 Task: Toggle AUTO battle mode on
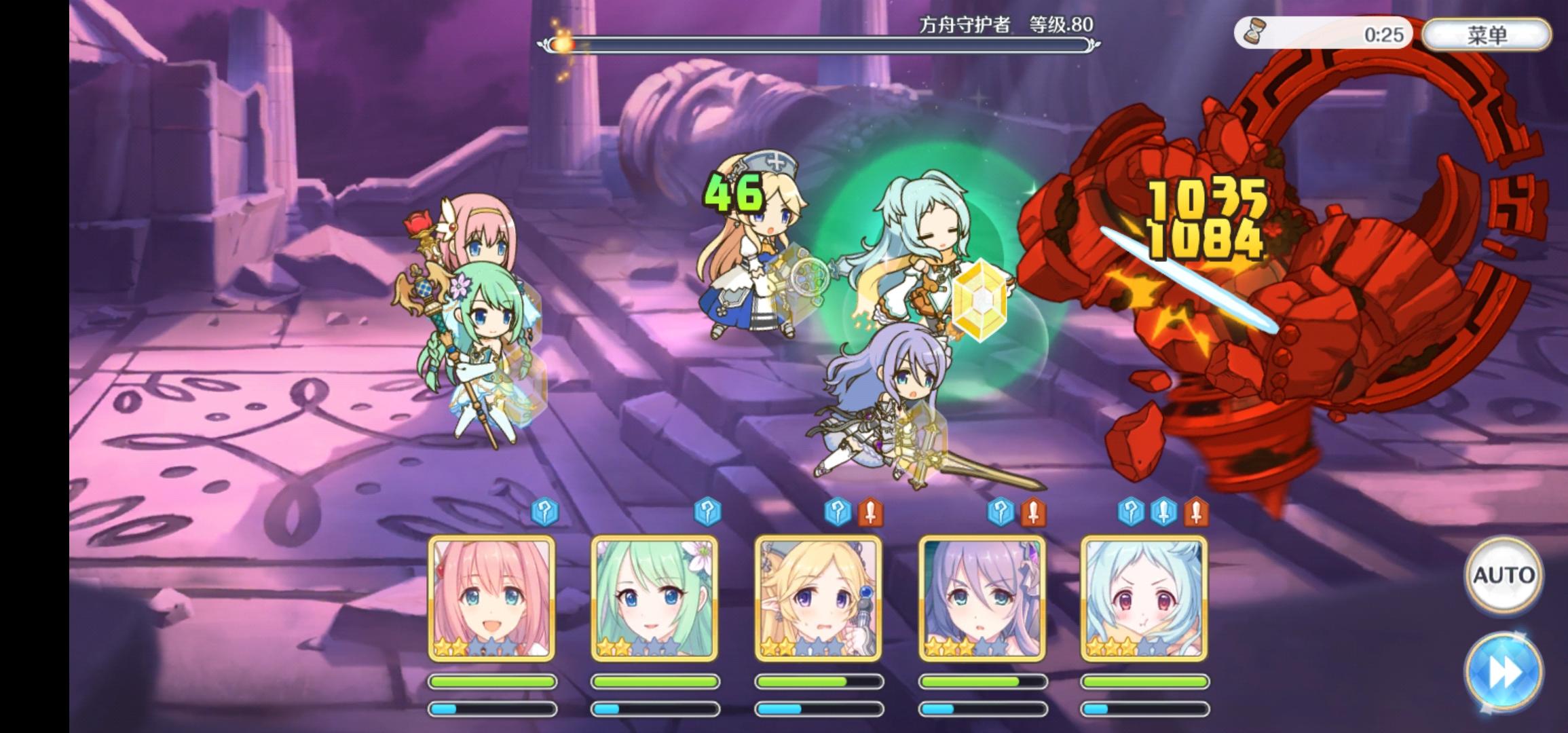pos(1504,574)
